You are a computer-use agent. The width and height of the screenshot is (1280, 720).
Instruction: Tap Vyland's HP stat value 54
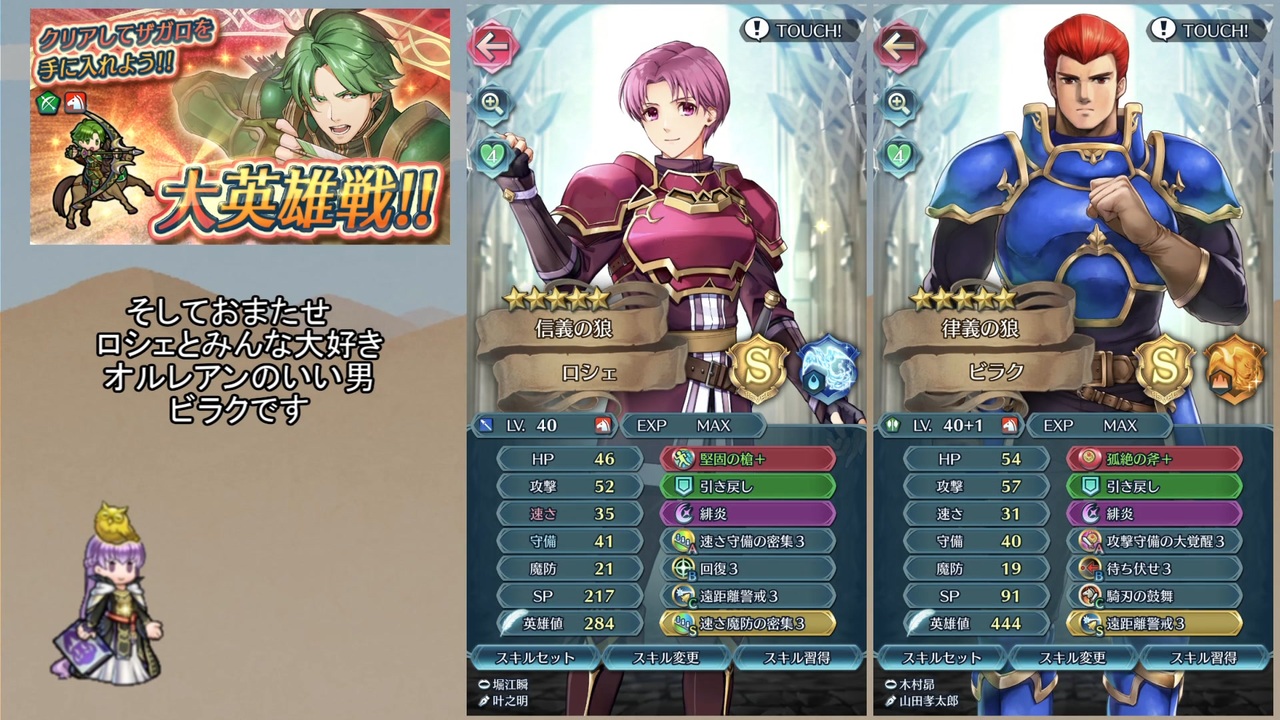pos(1011,459)
